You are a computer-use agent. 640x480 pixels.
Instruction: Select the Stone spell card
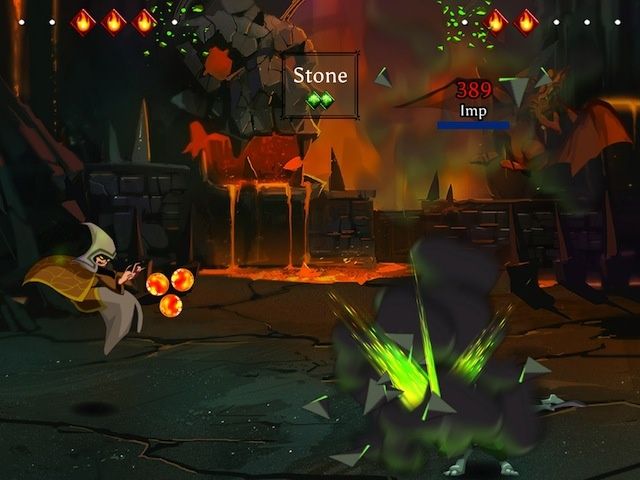tap(320, 85)
